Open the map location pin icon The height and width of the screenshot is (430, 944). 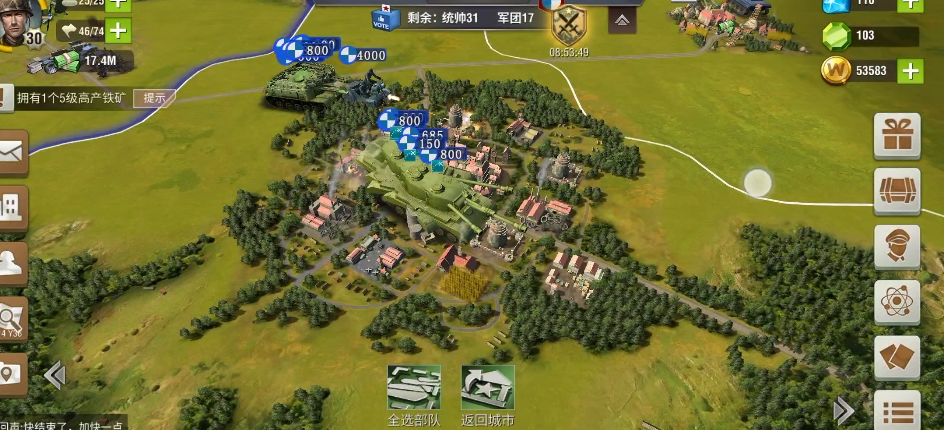click(x=10, y=374)
